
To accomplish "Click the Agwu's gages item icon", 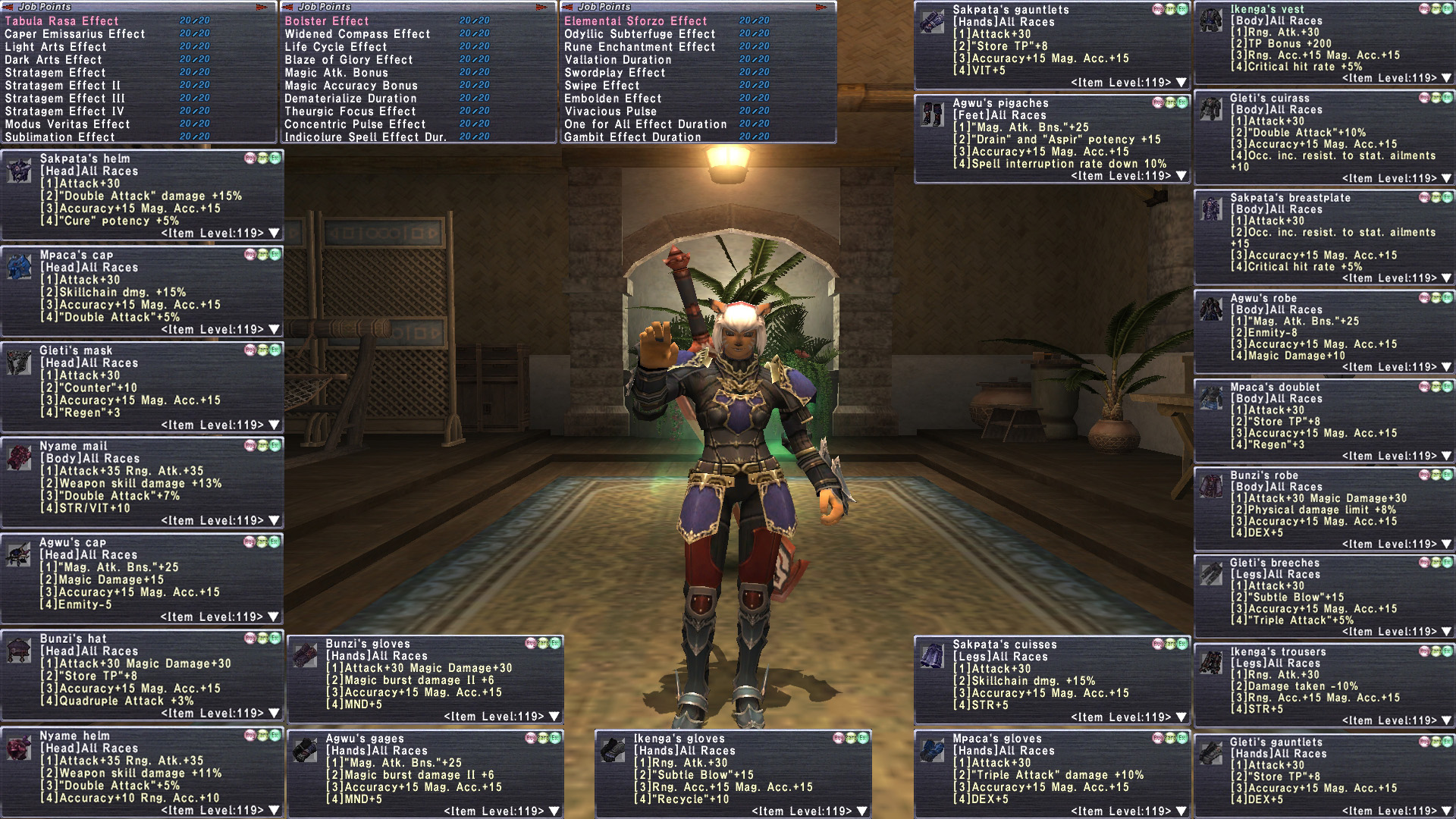I will point(305,750).
